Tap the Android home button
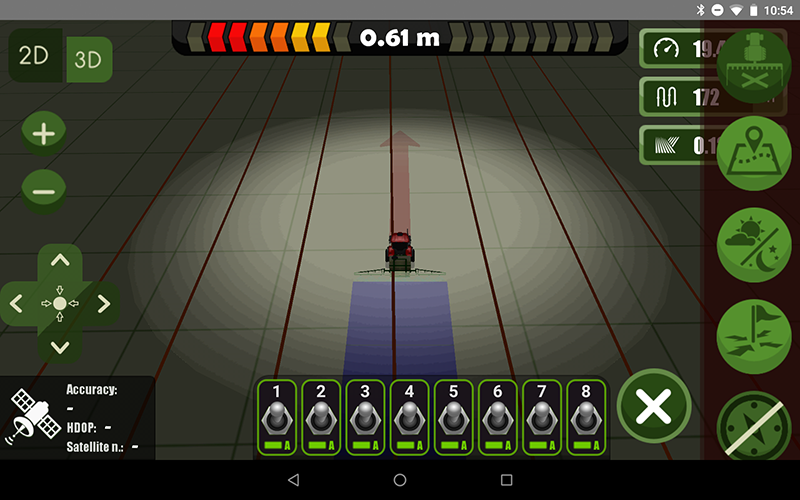The image size is (800, 500). (400, 481)
